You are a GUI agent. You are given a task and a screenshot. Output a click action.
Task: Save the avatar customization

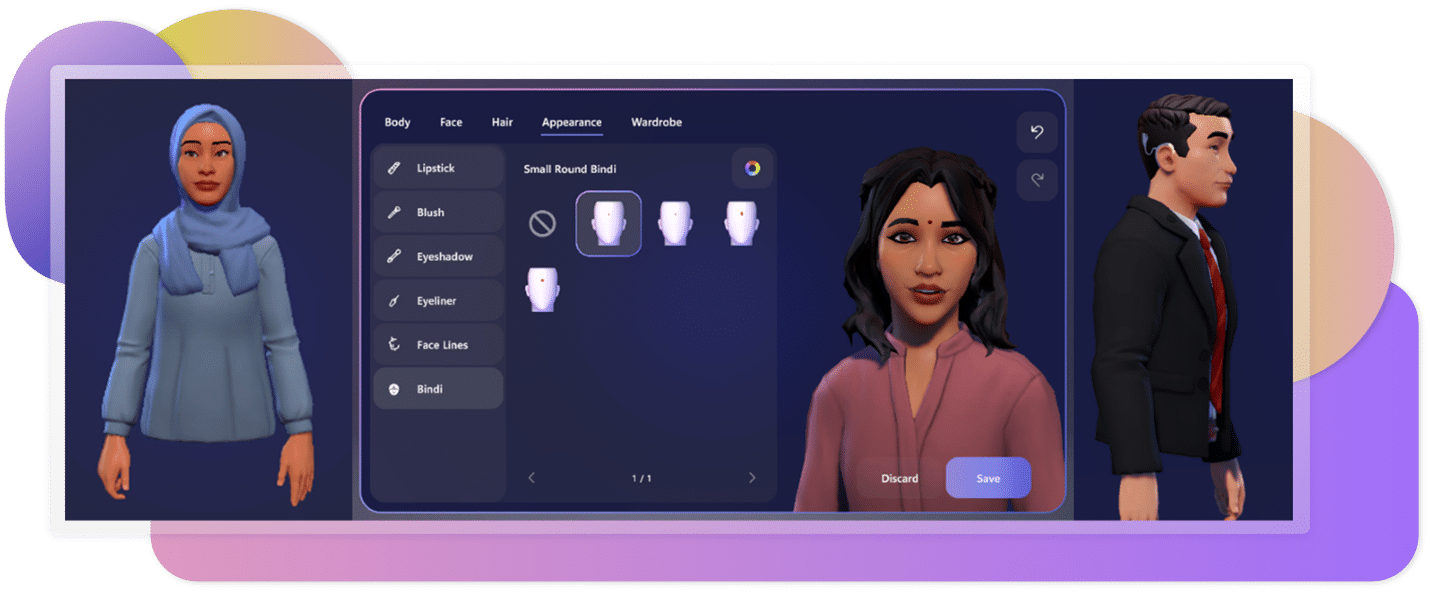click(x=988, y=478)
